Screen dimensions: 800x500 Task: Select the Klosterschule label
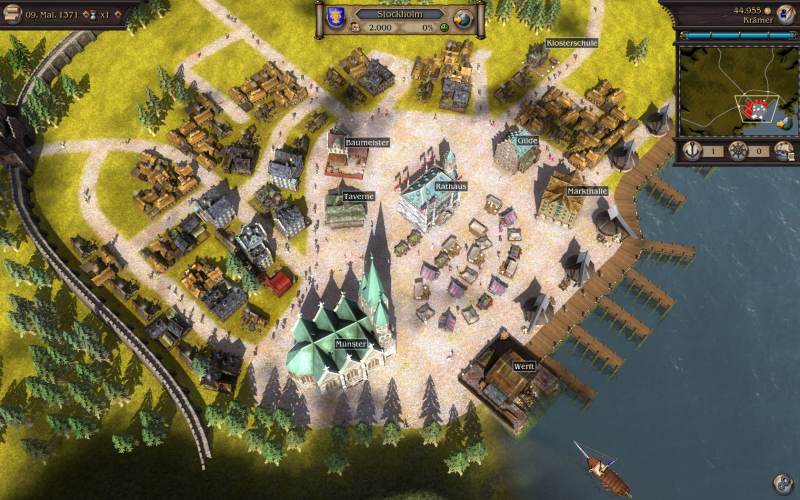pos(572,43)
